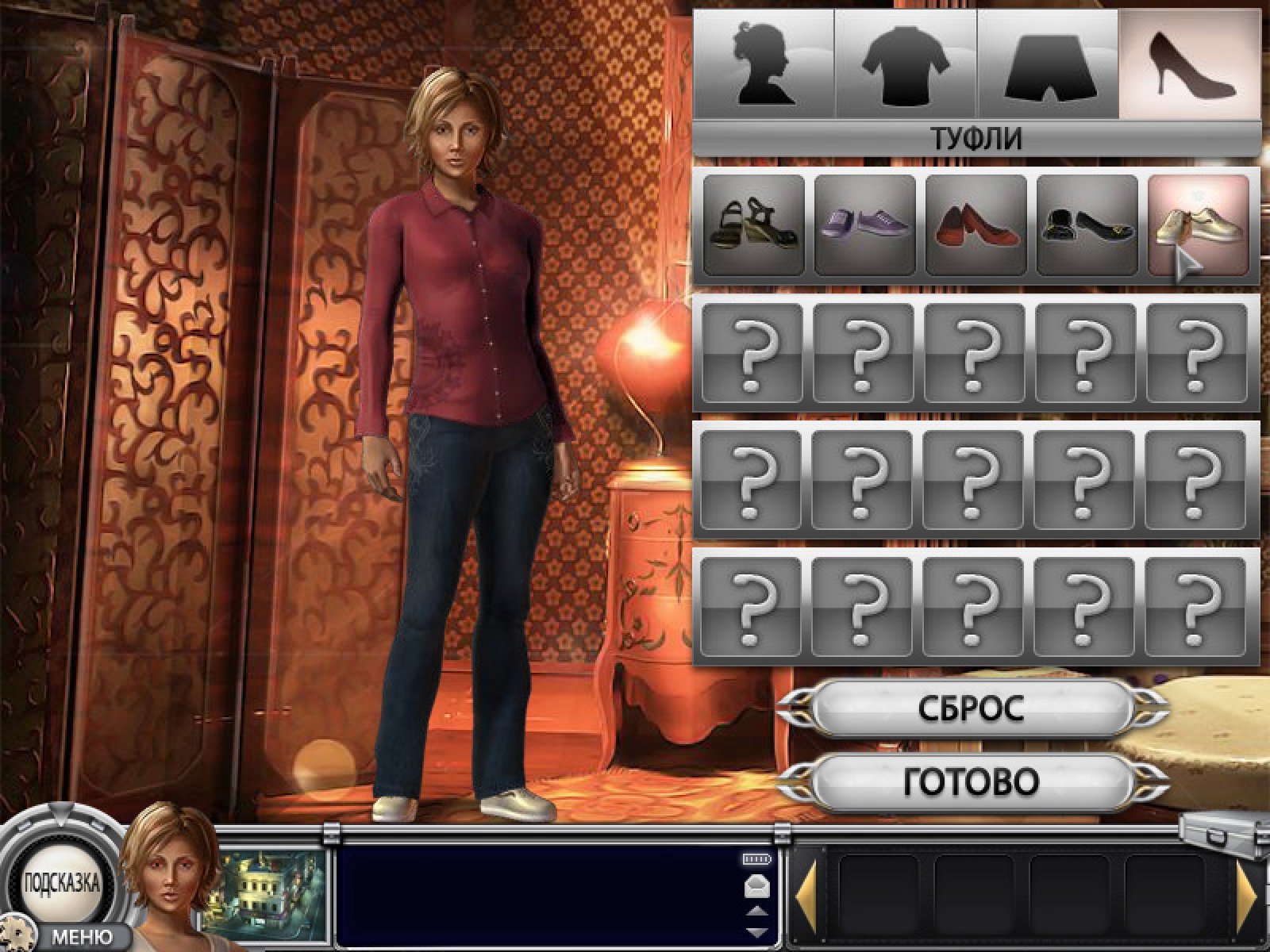Confirm the outfit with ГОТОВО

[972, 782]
